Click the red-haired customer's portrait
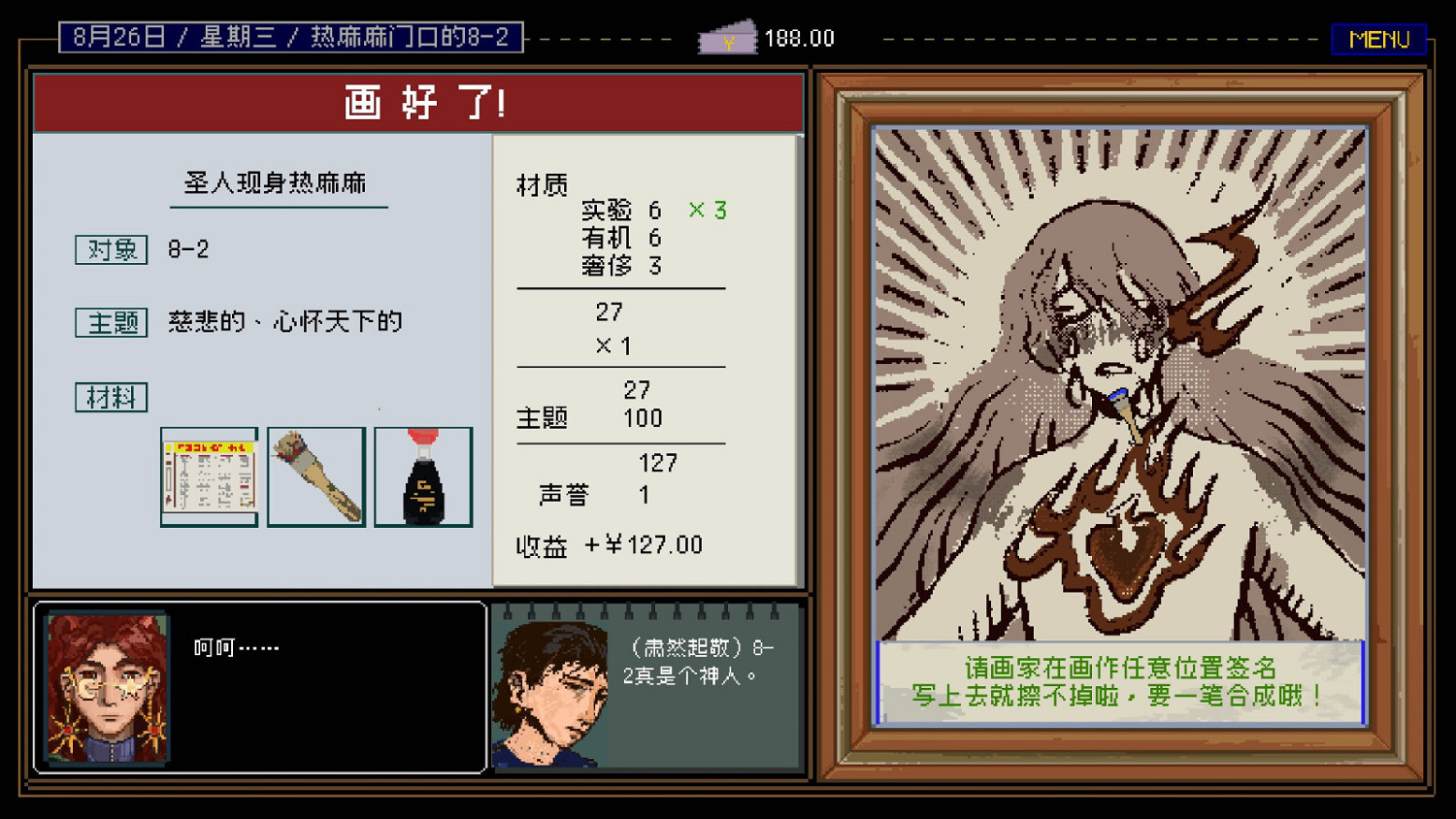The image size is (1456, 819). click(105, 689)
